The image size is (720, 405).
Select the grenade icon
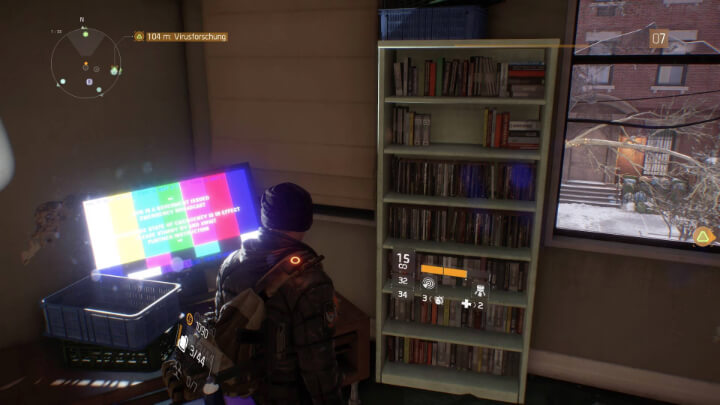tap(438, 300)
